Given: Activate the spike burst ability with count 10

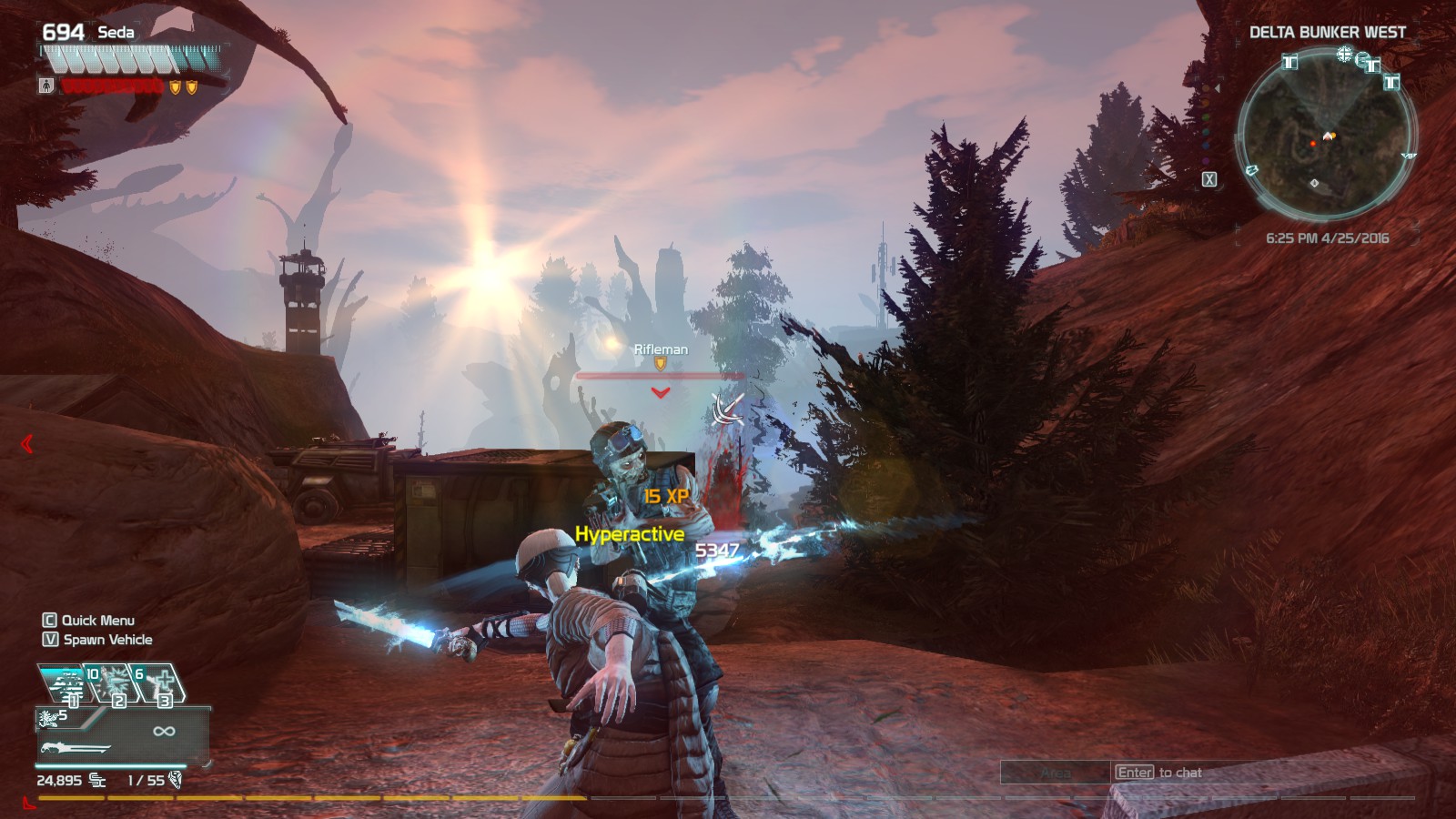Looking at the screenshot, I should pyautogui.click(x=110, y=683).
